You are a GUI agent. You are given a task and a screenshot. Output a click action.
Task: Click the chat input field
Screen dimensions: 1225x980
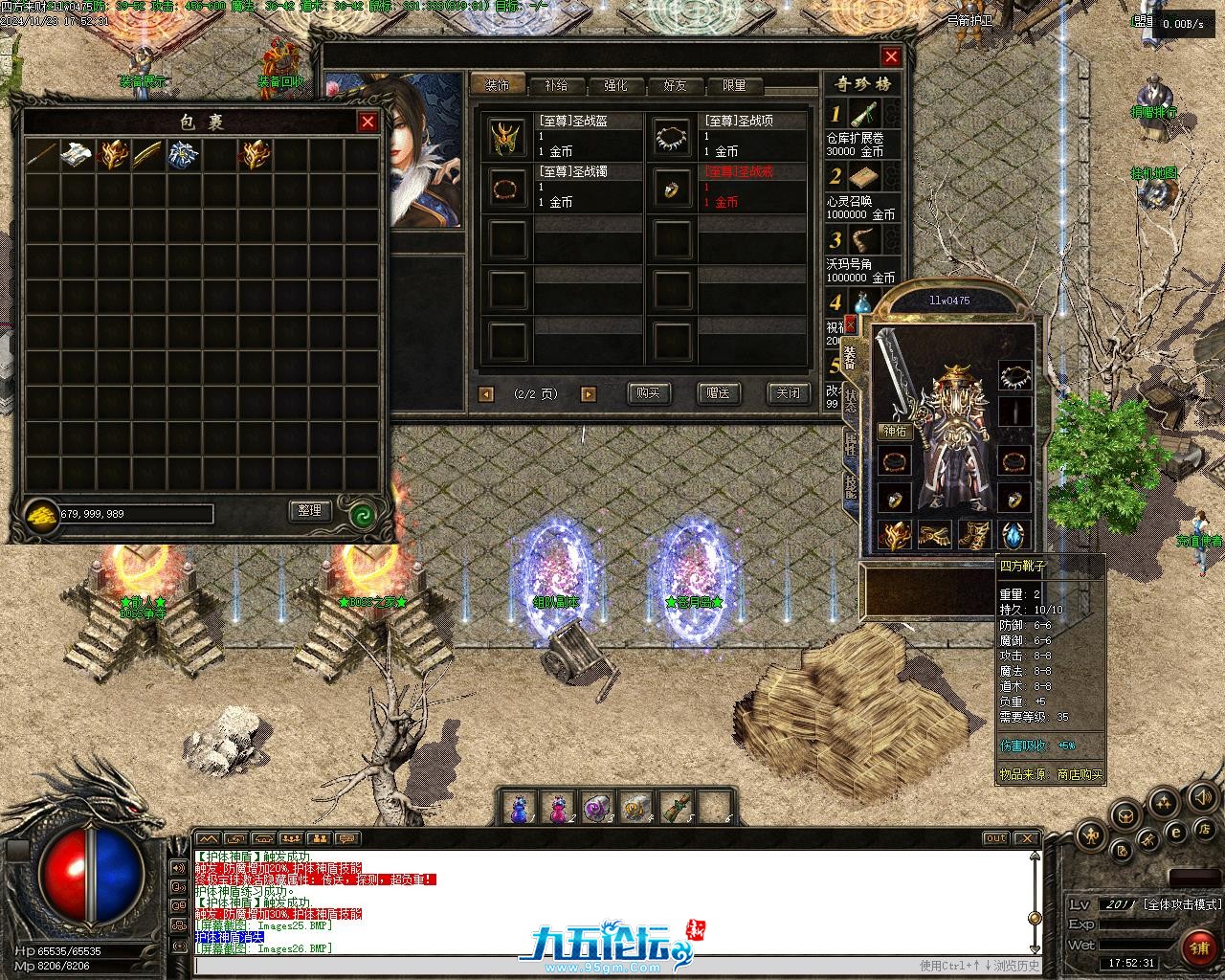pyautogui.click(x=555, y=966)
